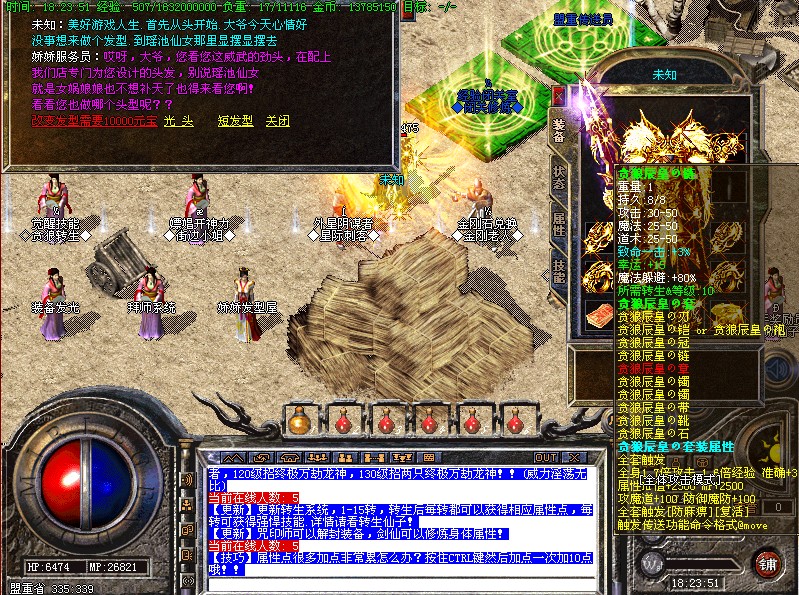The width and height of the screenshot is (799, 595).
Task: Switch to the 技能 skills tab
Action: pyautogui.click(x=559, y=268)
